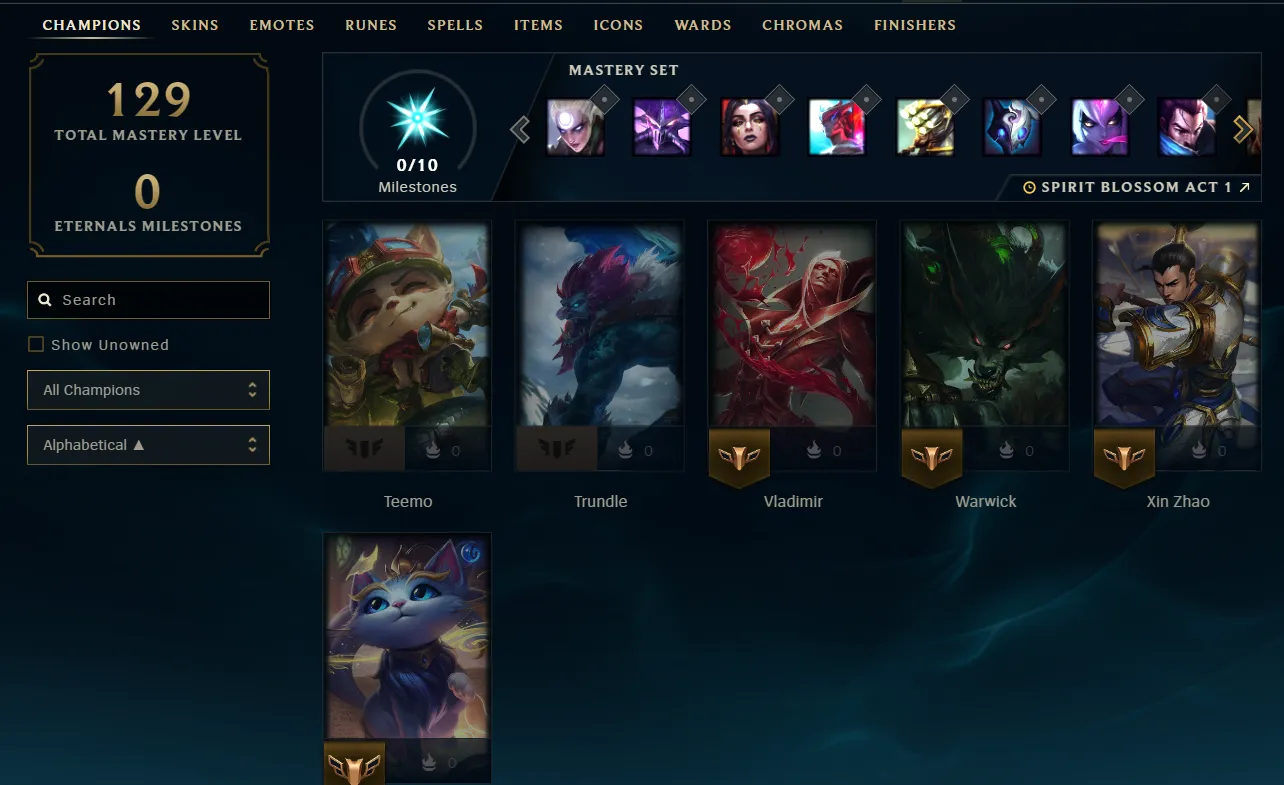Open the All Champions filter dropdown
The image size is (1284, 785).
pyautogui.click(x=148, y=390)
